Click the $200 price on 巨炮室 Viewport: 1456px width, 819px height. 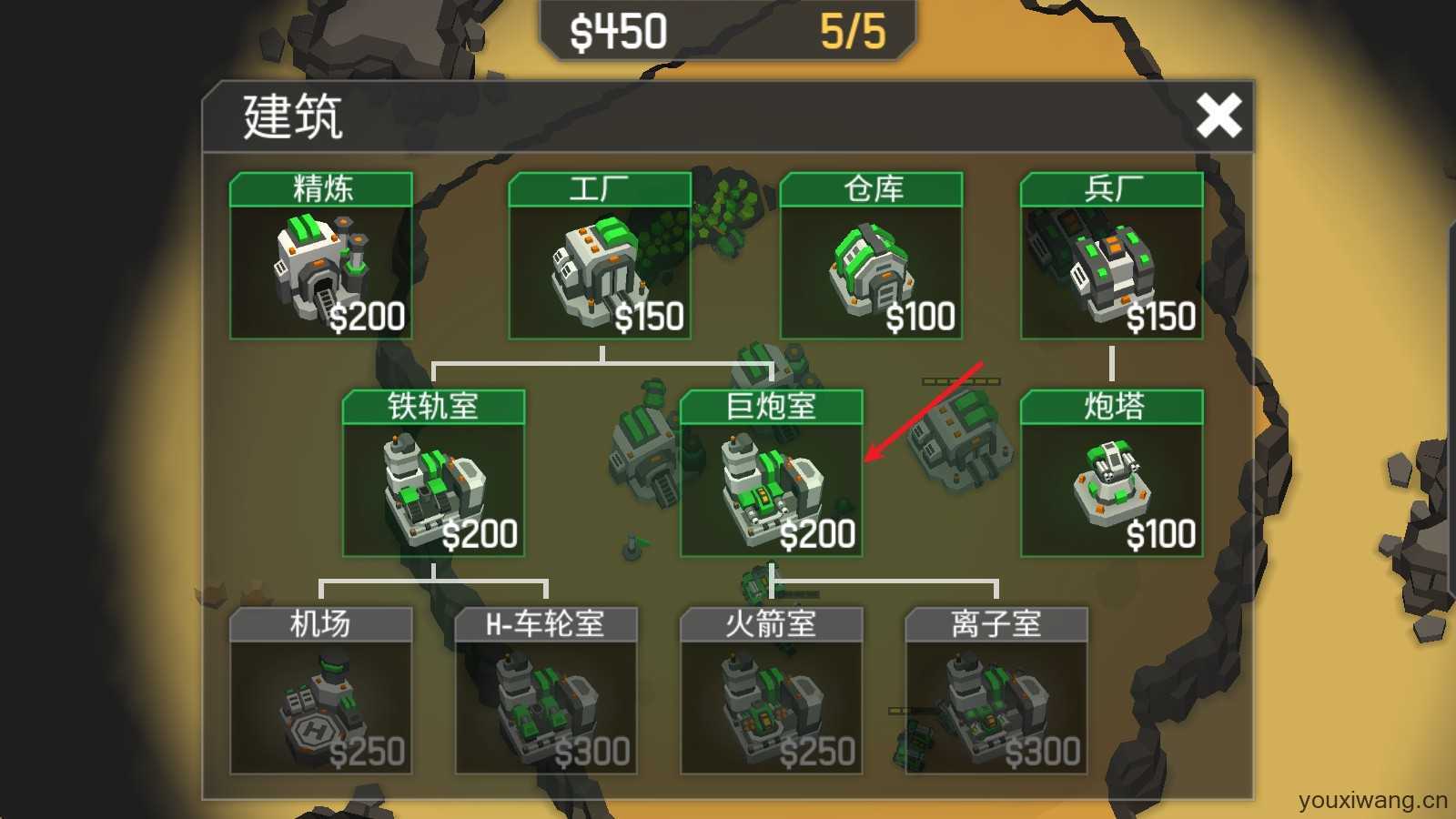(x=818, y=536)
